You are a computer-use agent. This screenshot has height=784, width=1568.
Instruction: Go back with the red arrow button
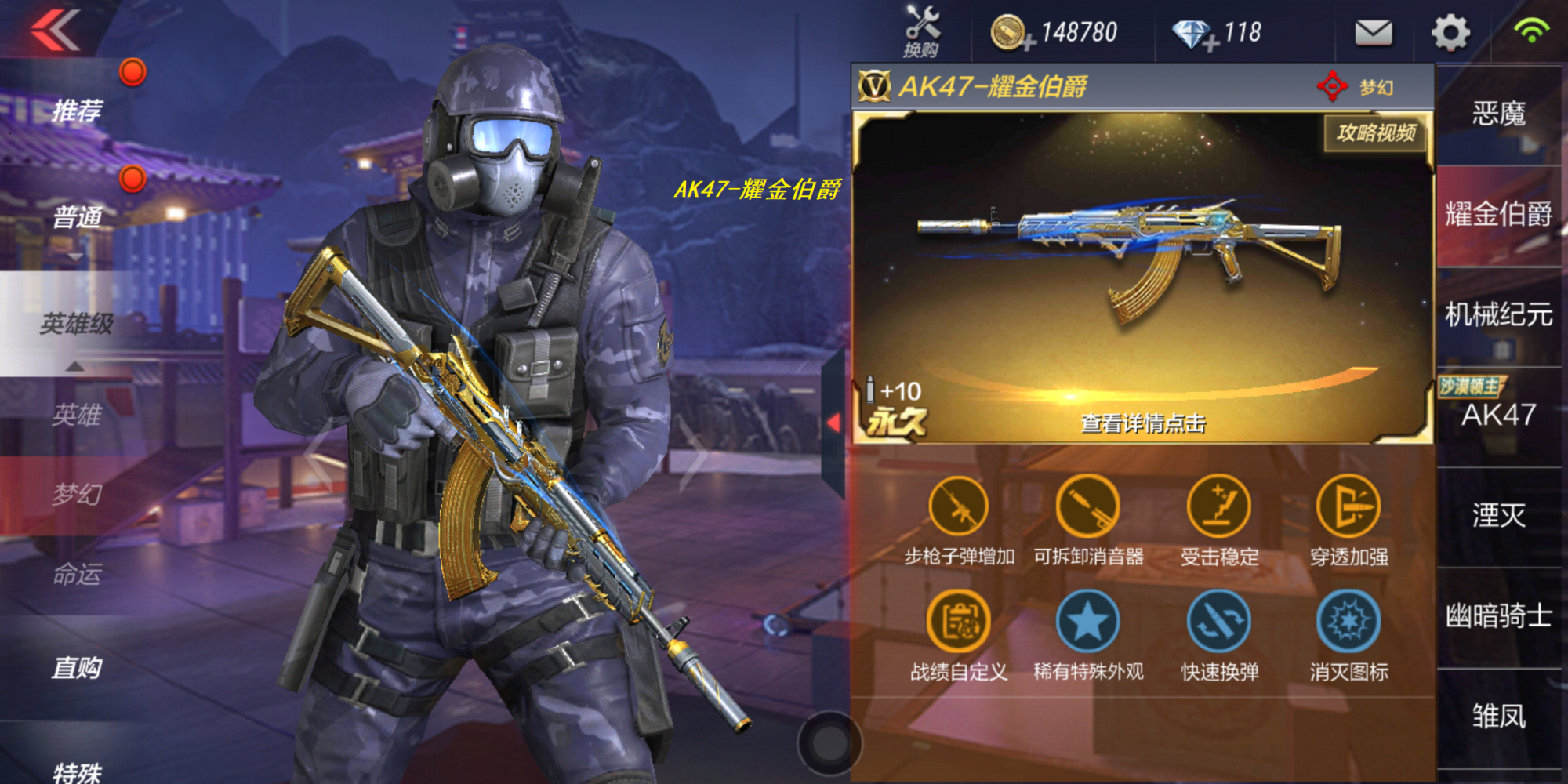55,31
